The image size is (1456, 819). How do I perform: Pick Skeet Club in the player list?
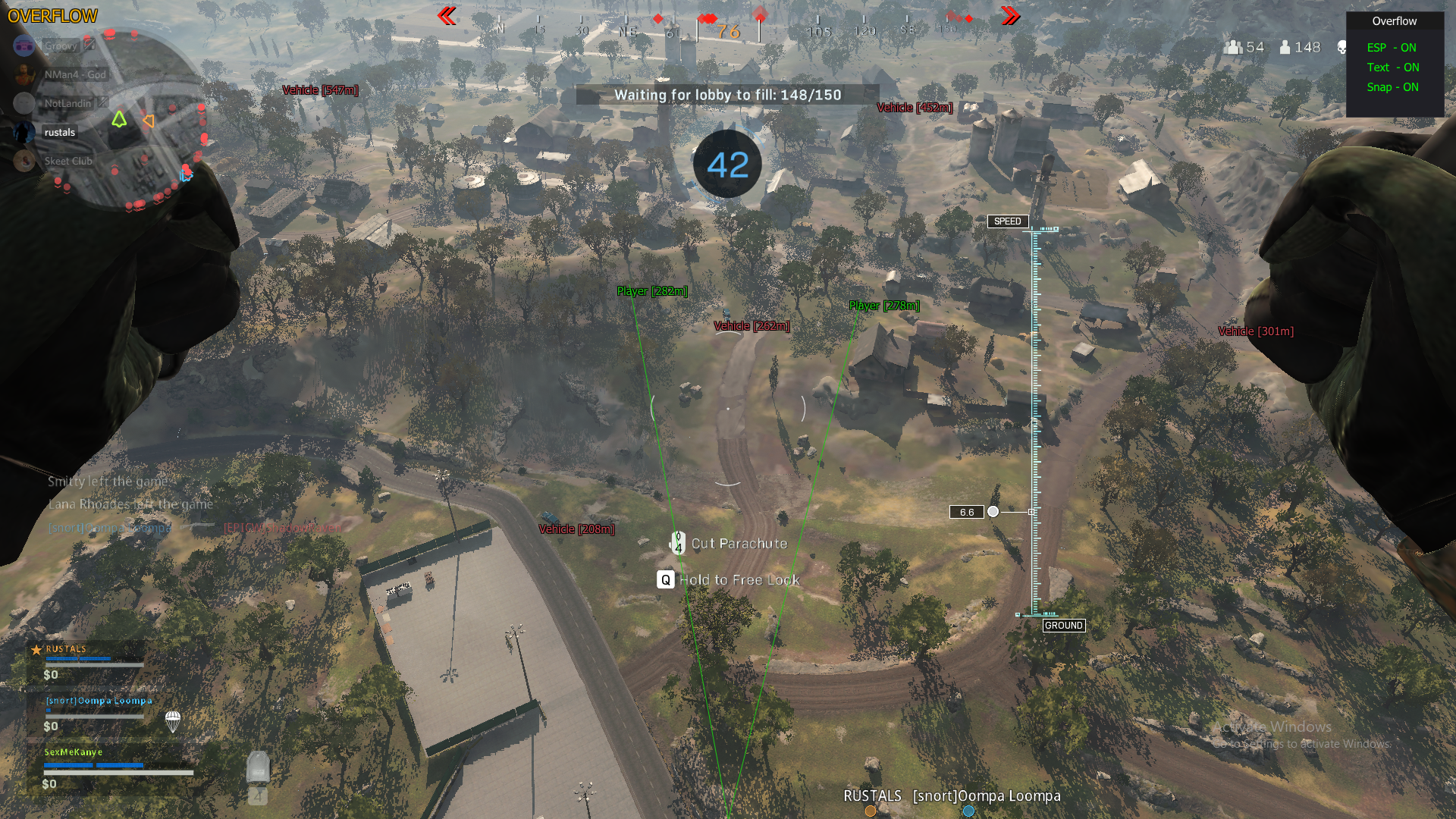coord(67,161)
